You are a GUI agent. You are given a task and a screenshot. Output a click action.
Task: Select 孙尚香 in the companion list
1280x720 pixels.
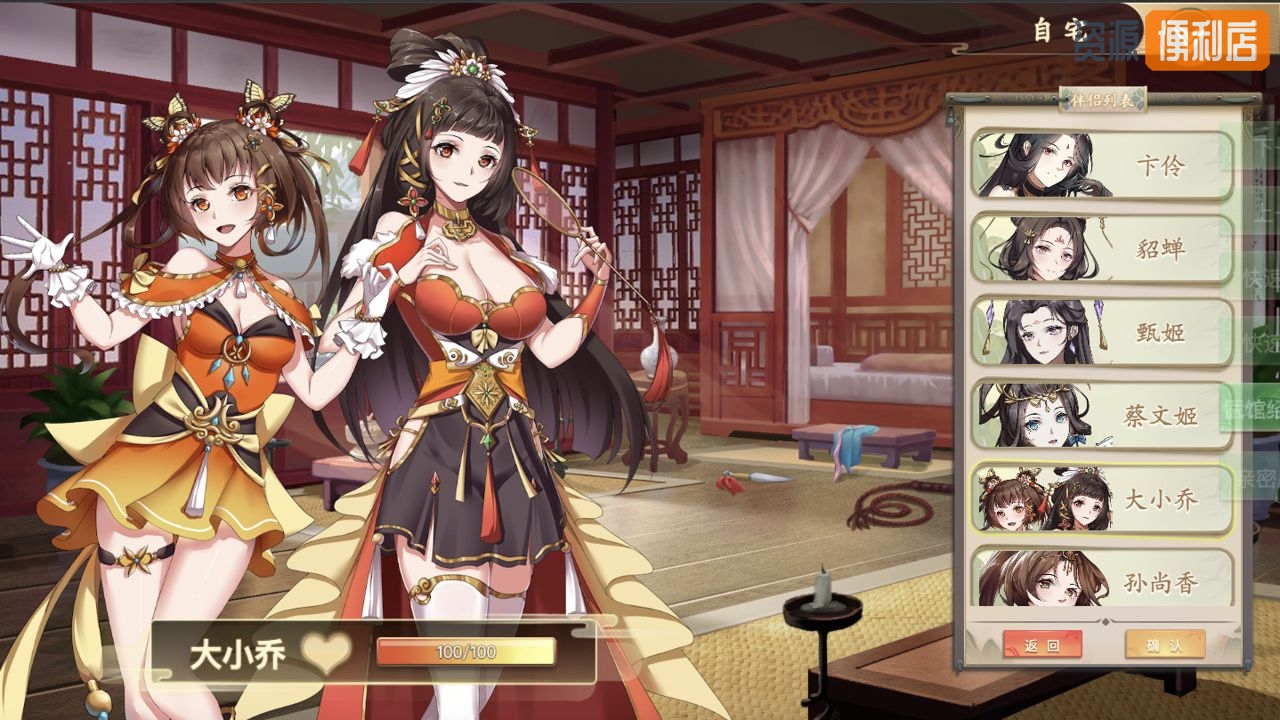1102,579
